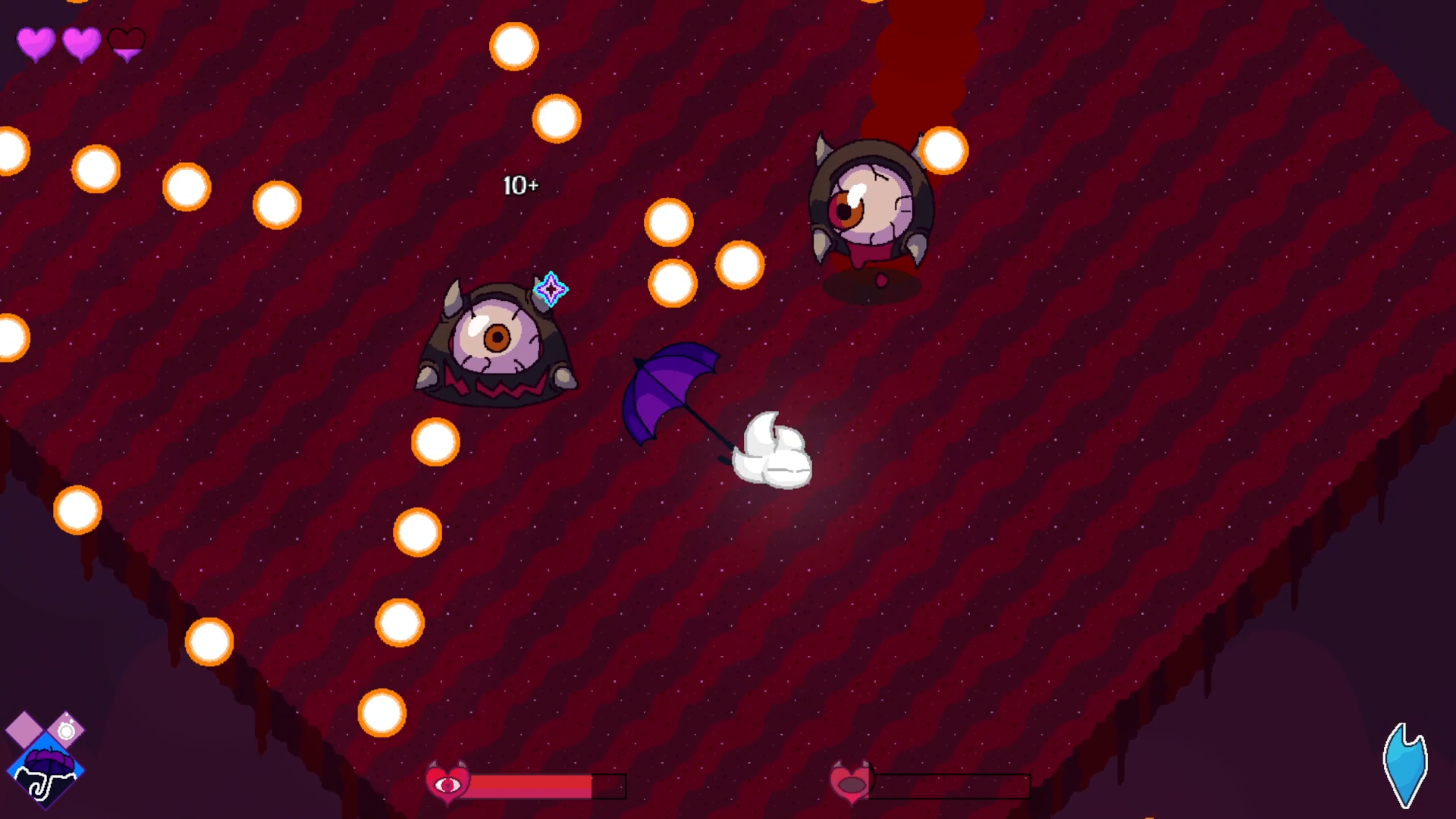This screenshot has height=819, width=1456.
Task: Click the 10+ score popup text
Action: tap(520, 186)
